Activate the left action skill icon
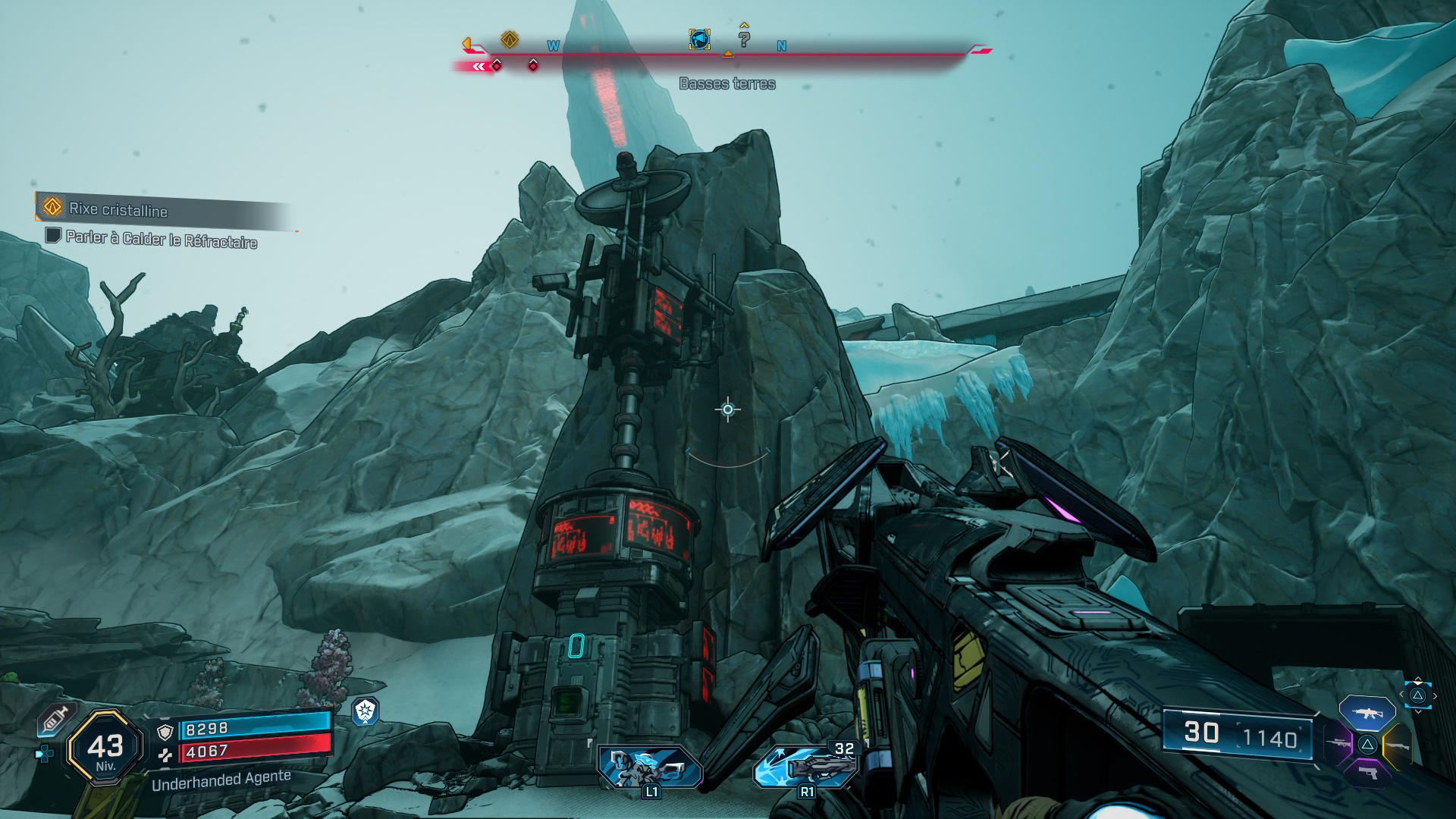 pyautogui.click(x=650, y=767)
